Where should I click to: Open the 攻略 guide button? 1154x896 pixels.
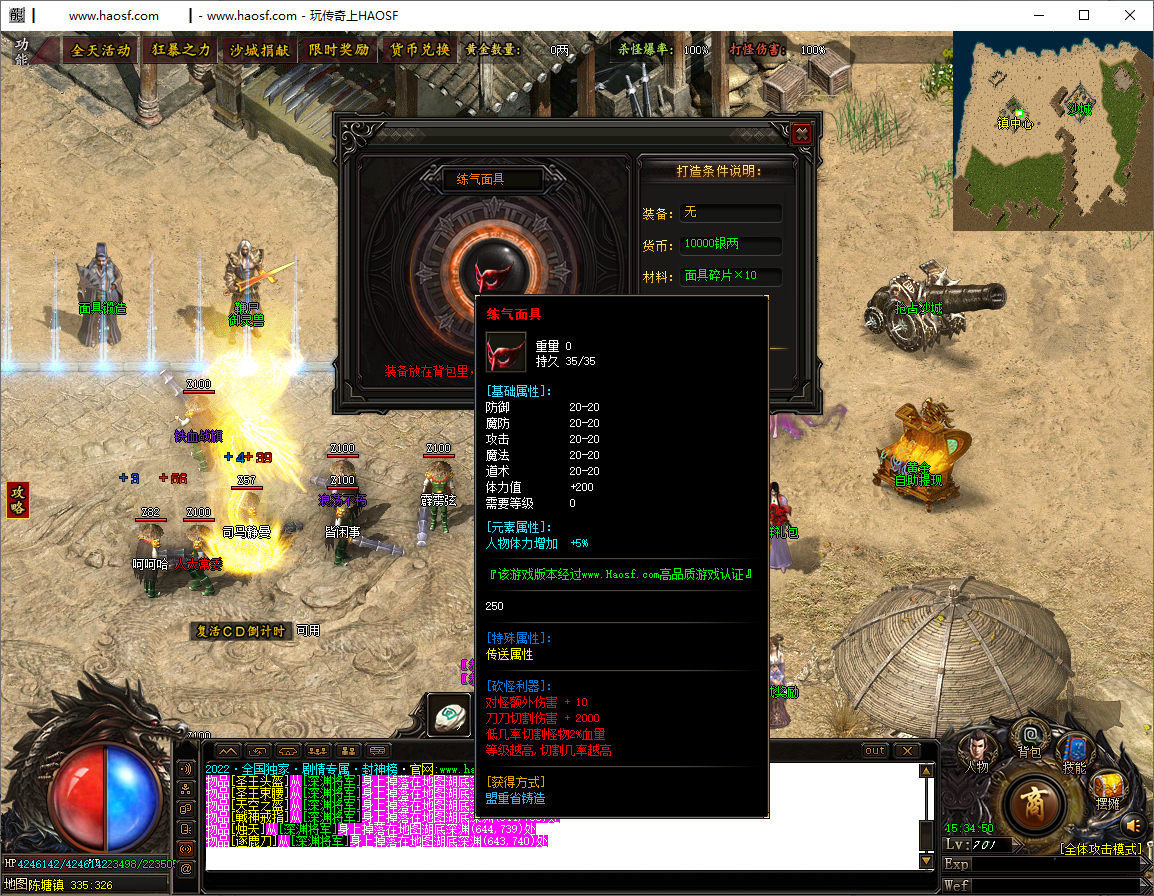(17, 499)
